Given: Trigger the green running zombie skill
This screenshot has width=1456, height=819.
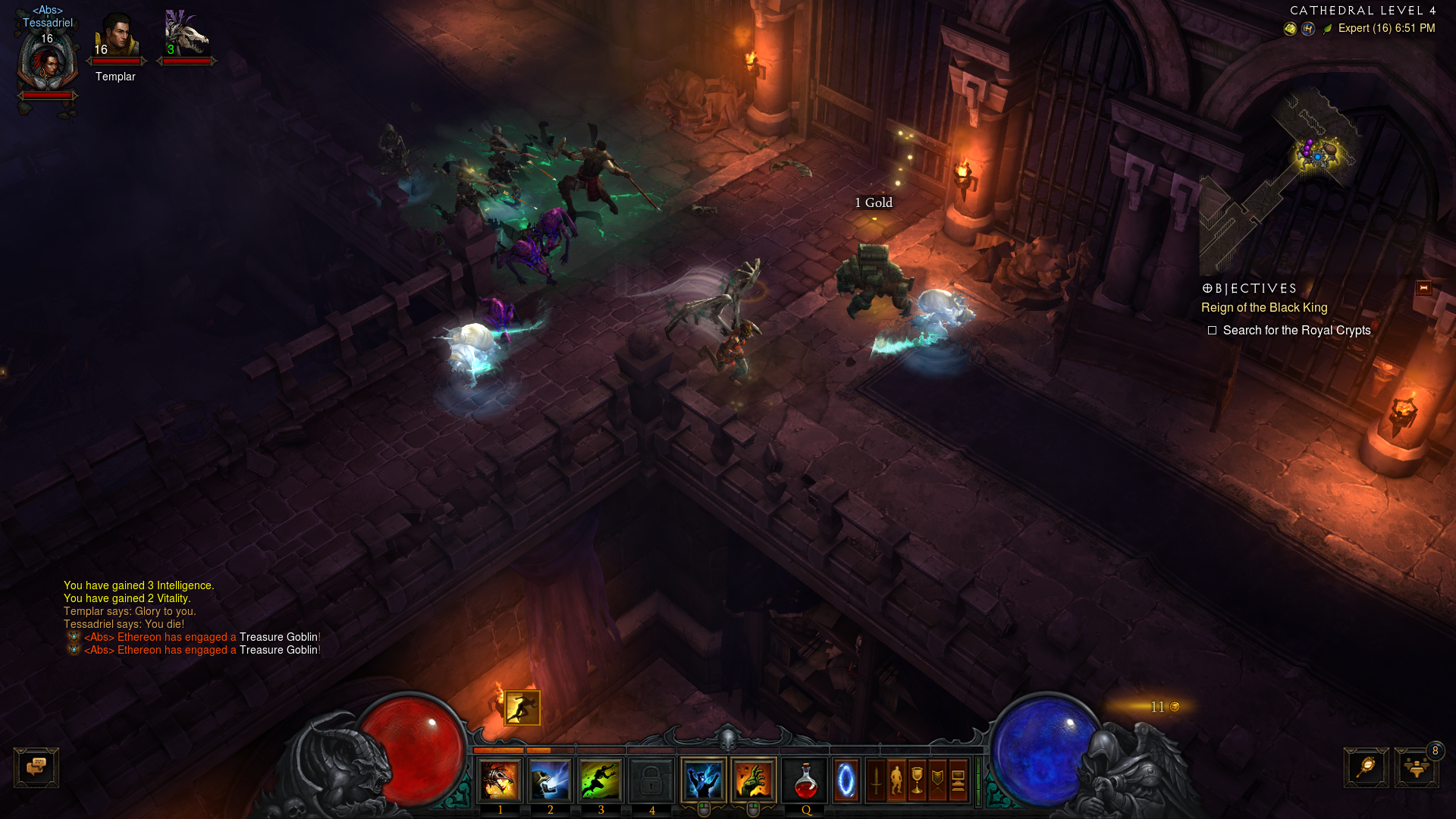Looking at the screenshot, I should pos(601,780).
